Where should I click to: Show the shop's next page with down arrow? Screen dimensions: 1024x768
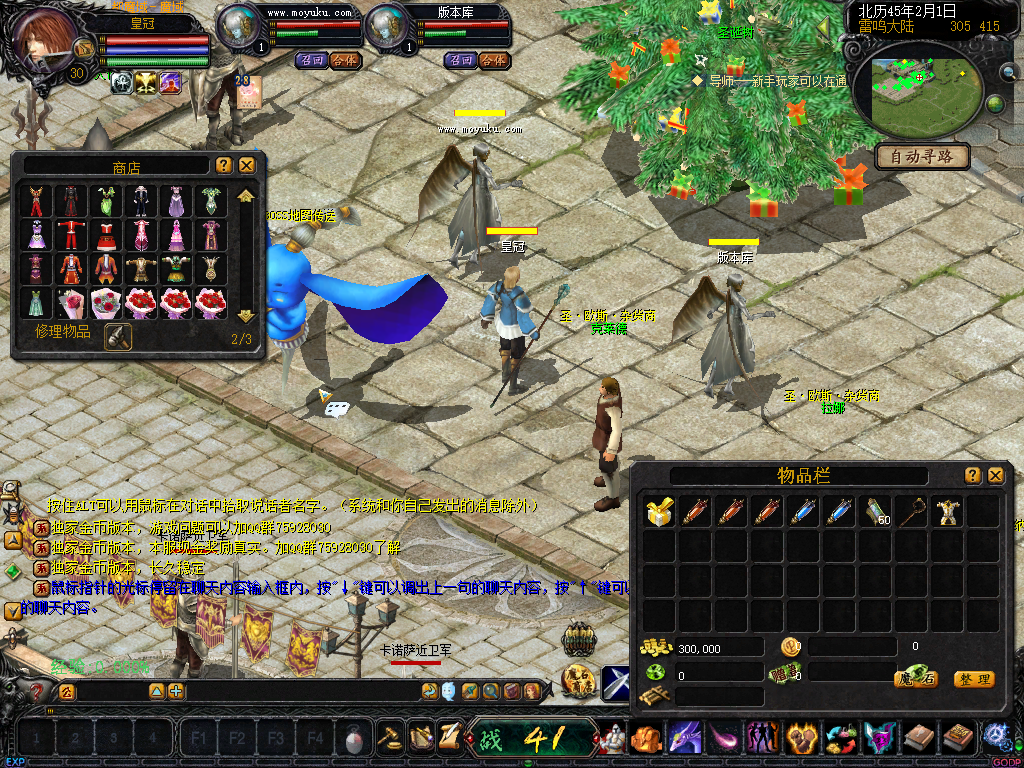click(246, 316)
